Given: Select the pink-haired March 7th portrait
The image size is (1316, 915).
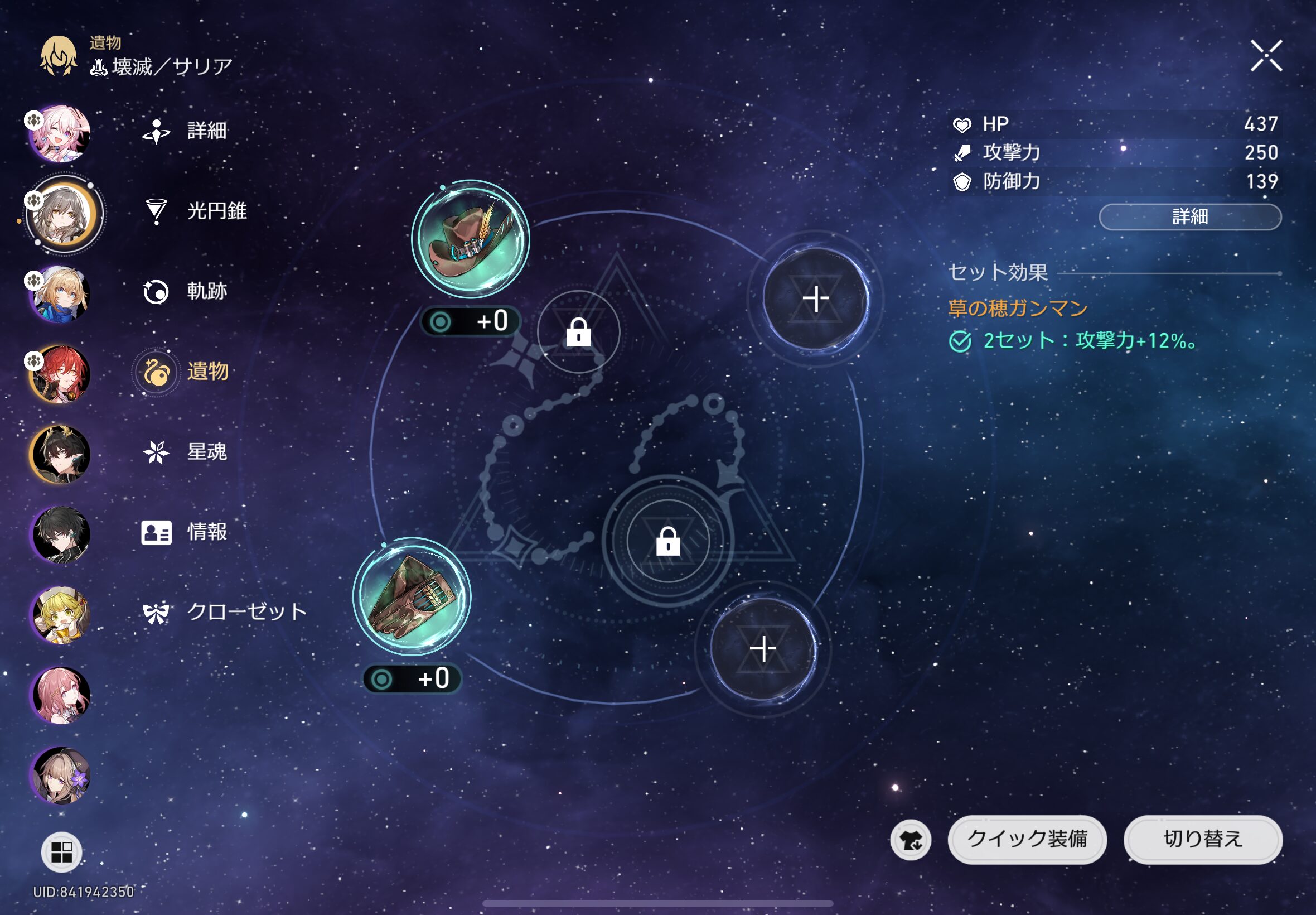Looking at the screenshot, I should coord(61,133).
